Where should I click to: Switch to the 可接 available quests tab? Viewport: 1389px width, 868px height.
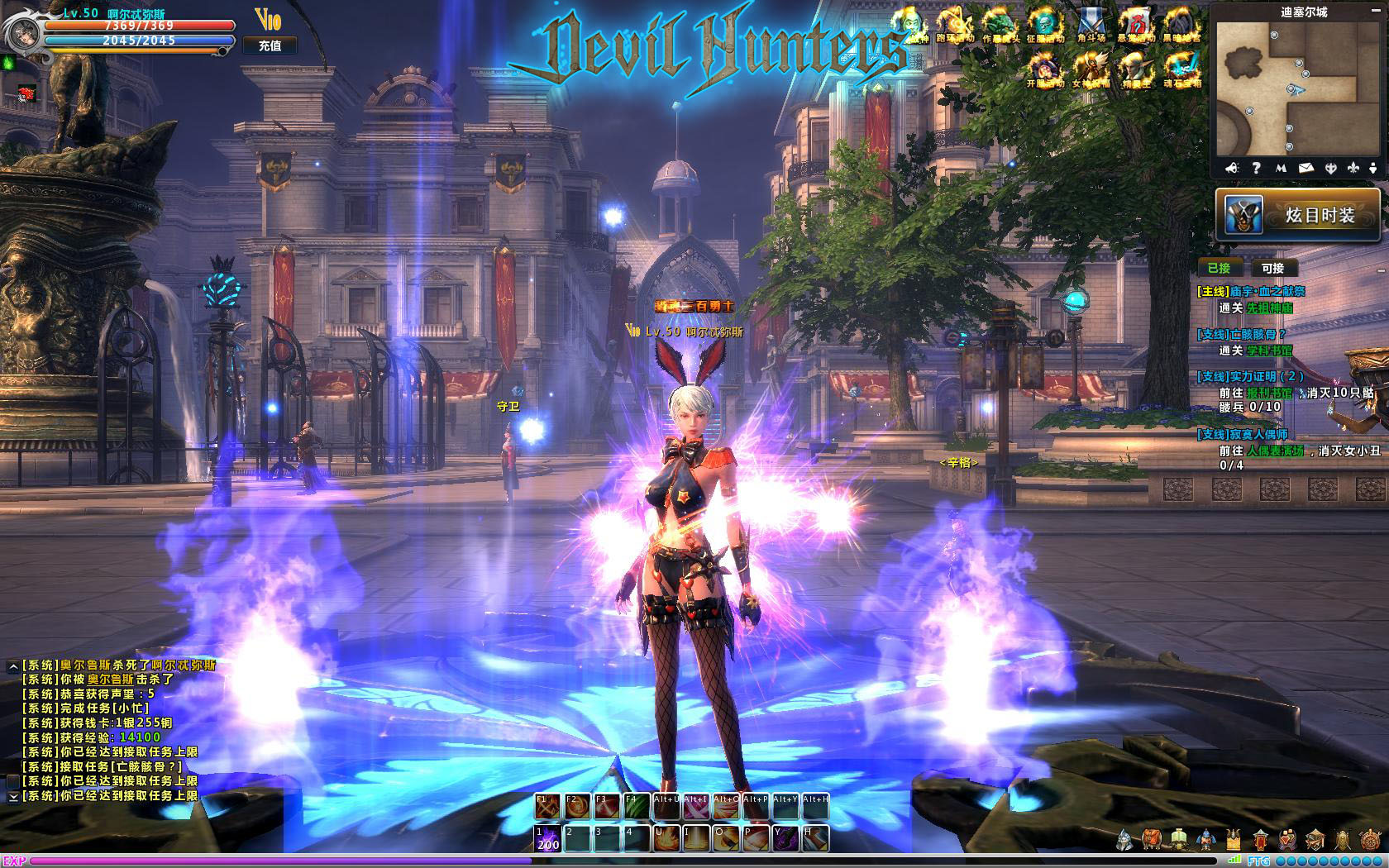pyautogui.click(x=1272, y=268)
